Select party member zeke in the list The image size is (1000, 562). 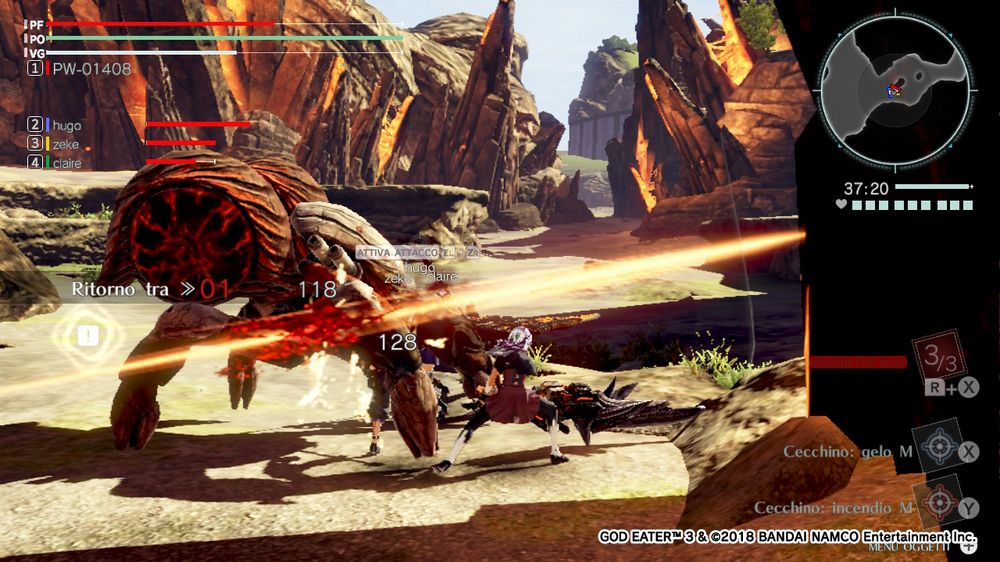coord(66,144)
